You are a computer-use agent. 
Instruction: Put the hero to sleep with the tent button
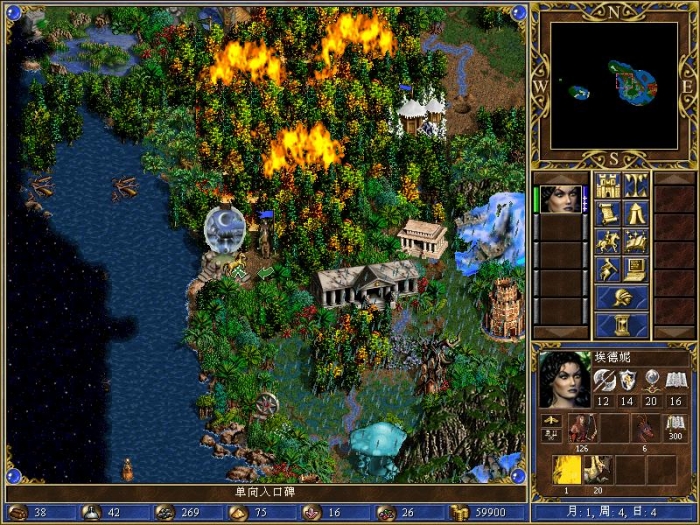(x=636, y=213)
